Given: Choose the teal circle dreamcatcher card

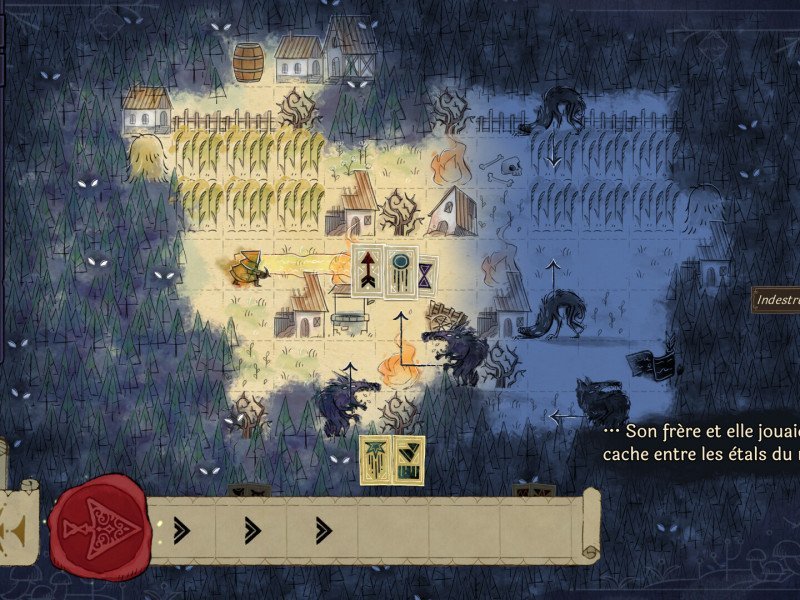Looking at the screenshot, I should (x=402, y=268).
